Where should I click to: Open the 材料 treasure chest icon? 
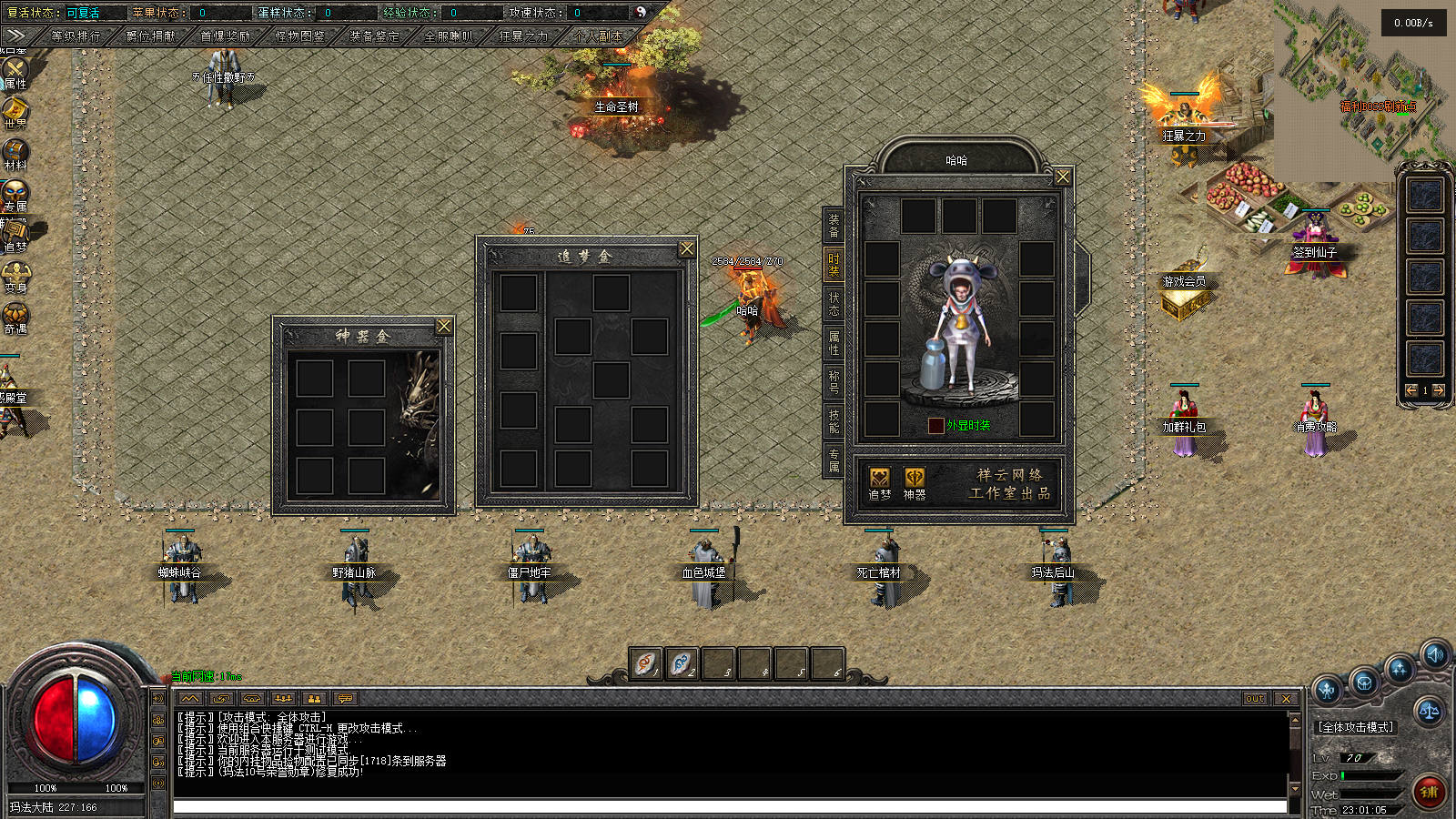[x=15, y=154]
